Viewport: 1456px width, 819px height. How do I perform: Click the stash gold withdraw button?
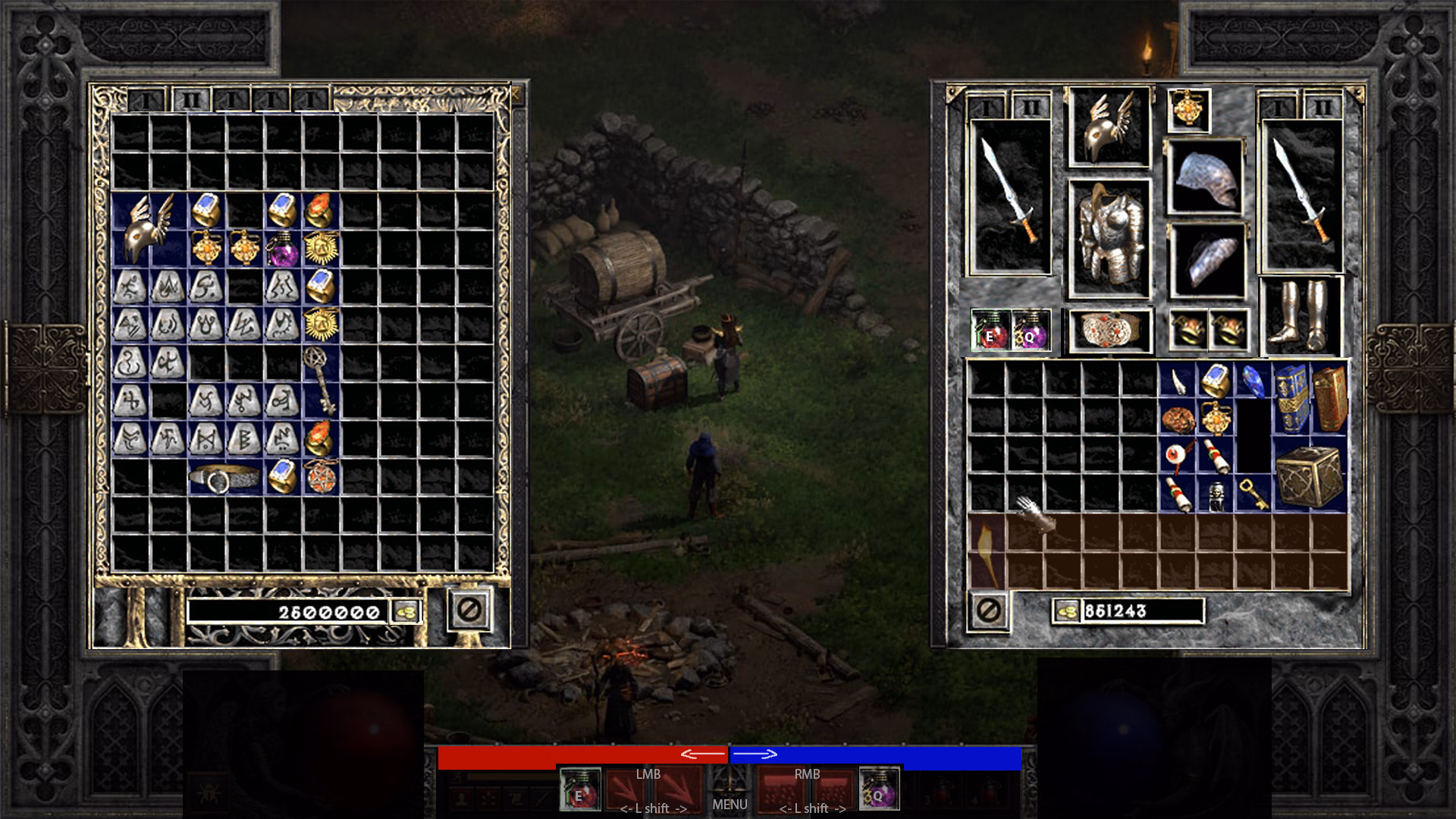406,611
